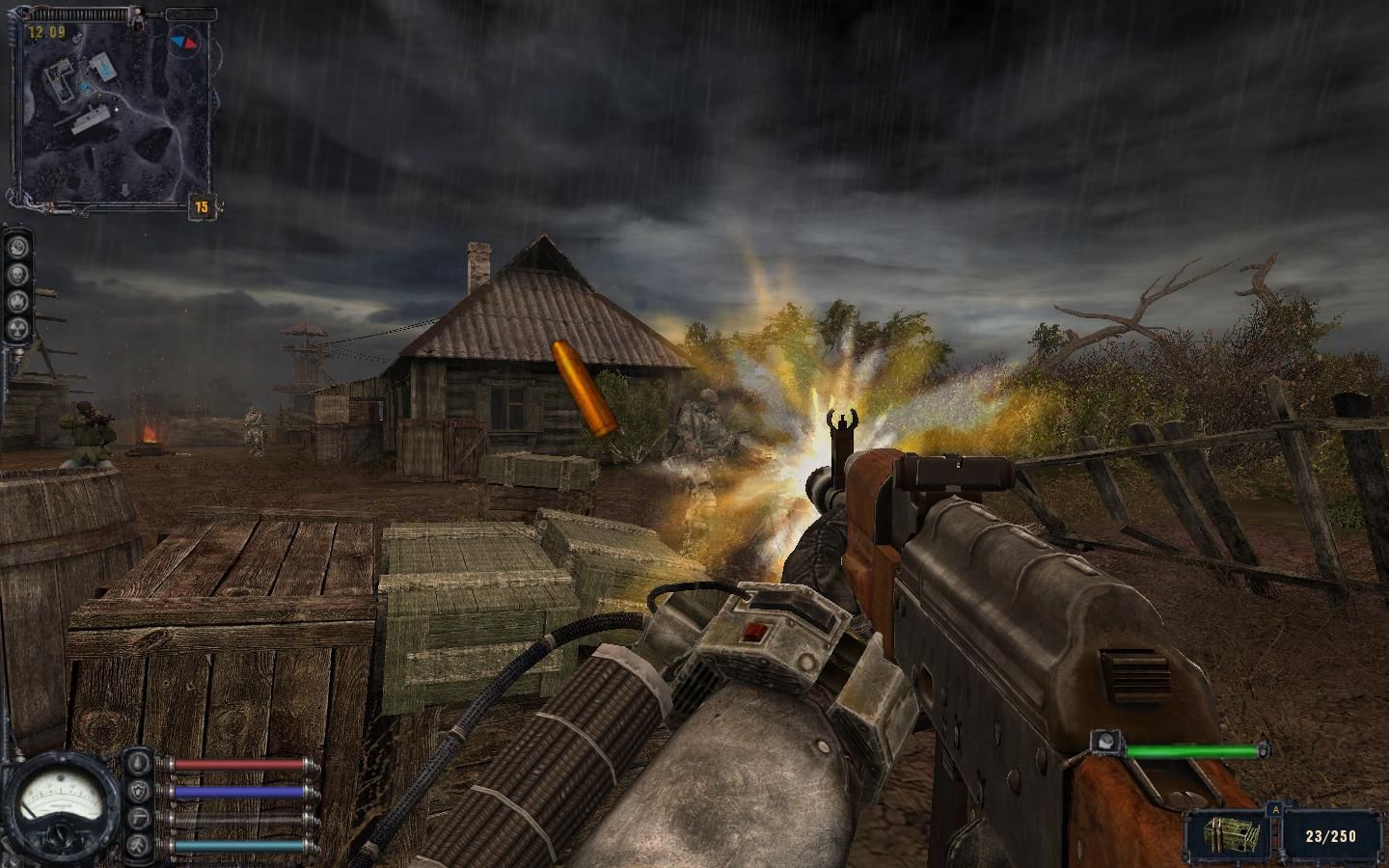Click the icon beside the green bar
Image resolution: width=1389 pixels, height=868 pixels.
click(x=1105, y=743)
